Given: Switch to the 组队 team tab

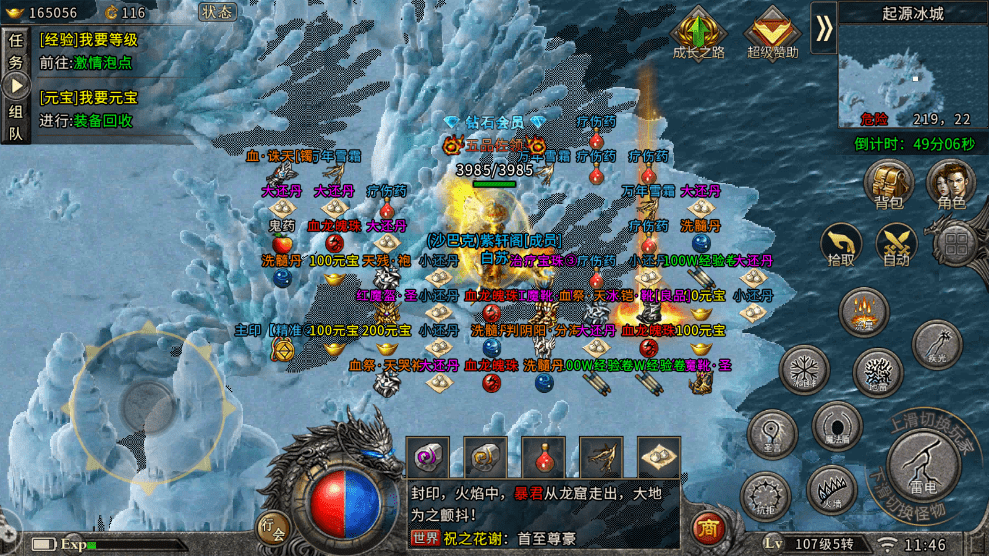Looking at the screenshot, I should click(x=16, y=122).
